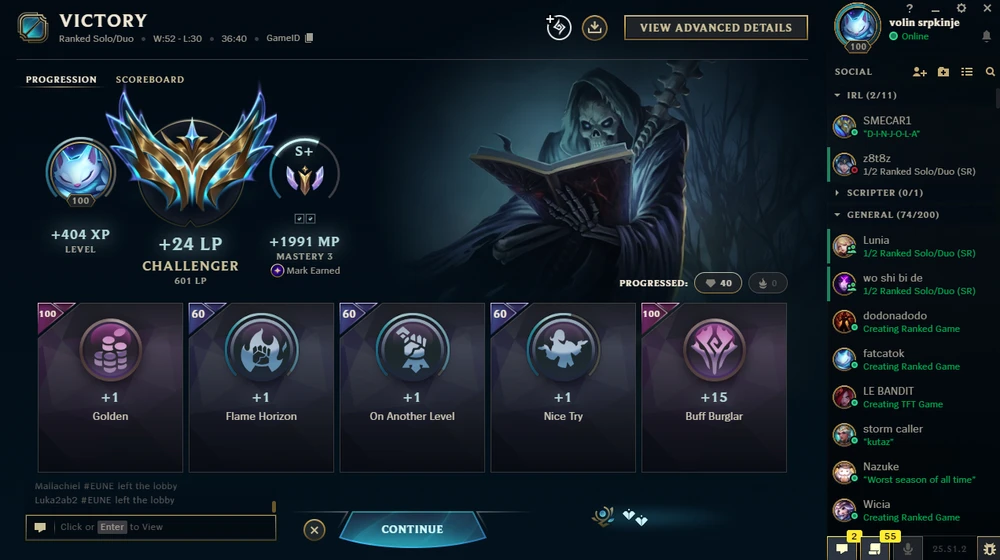This screenshot has width=1000, height=560.
Task: Continue past the victory screen
Action: tap(412, 529)
